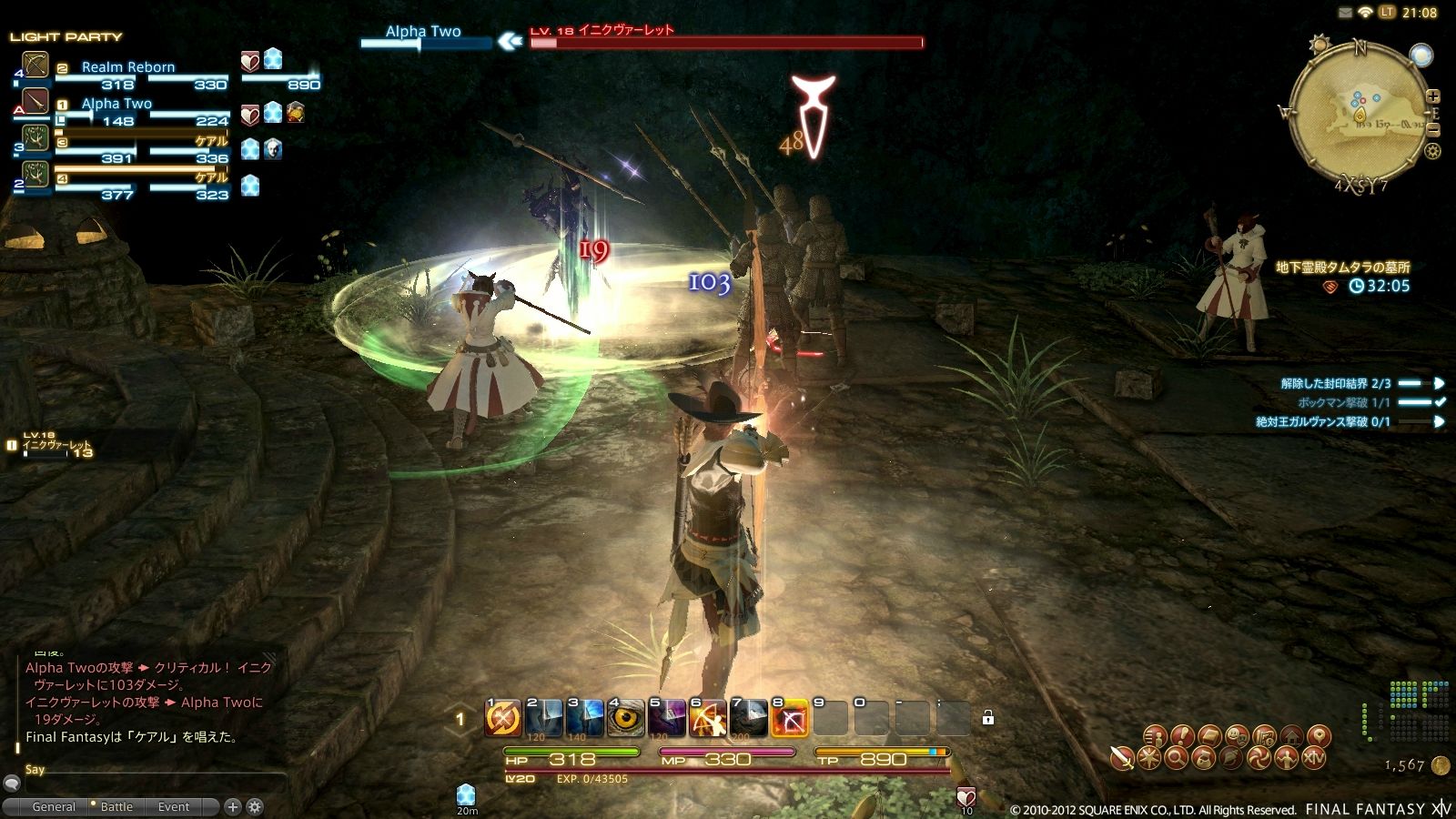Open the Event chat tab
1456x819 pixels.
(x=173, y=806)
